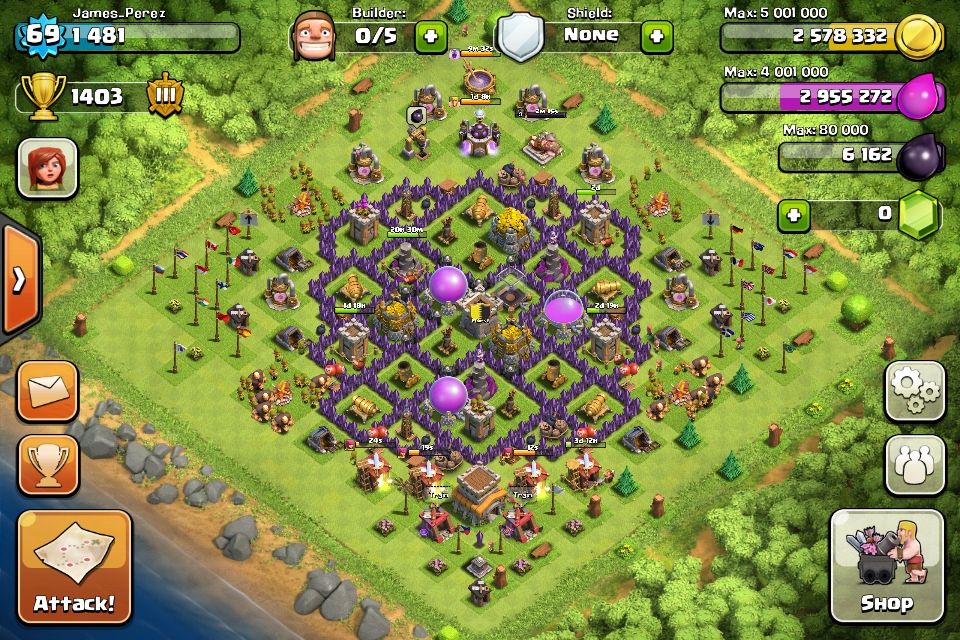The width and height of the screenshot is (960, 640).
Task: Expand the orange side arrow tab
Action: click(19, 279)
